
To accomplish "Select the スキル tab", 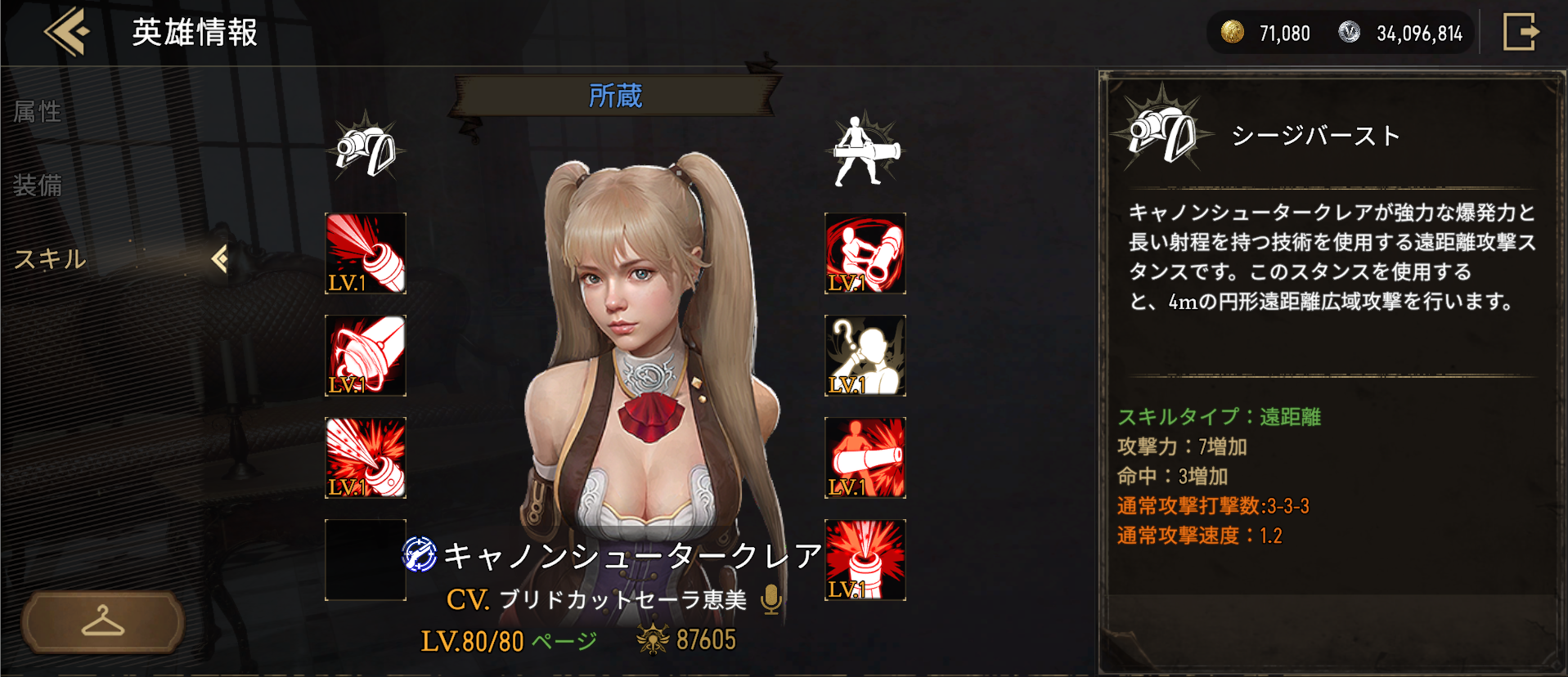I will click(x=49, y=258).
